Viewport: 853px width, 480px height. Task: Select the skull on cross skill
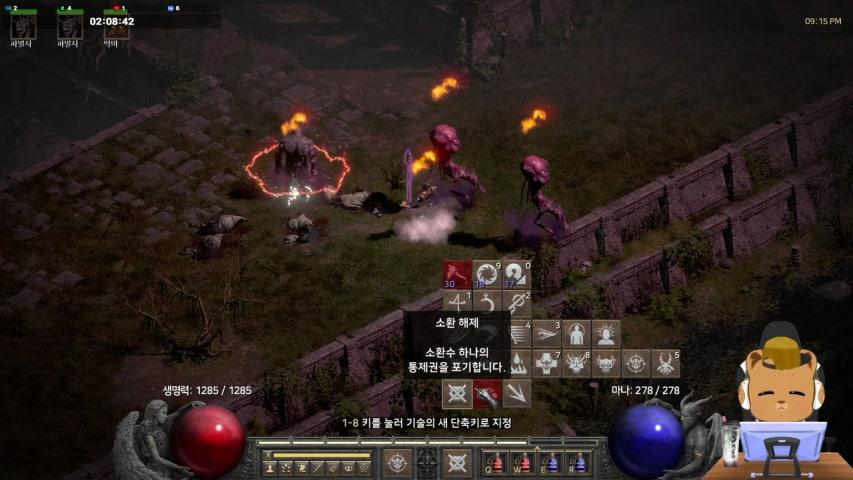(547, 363)
